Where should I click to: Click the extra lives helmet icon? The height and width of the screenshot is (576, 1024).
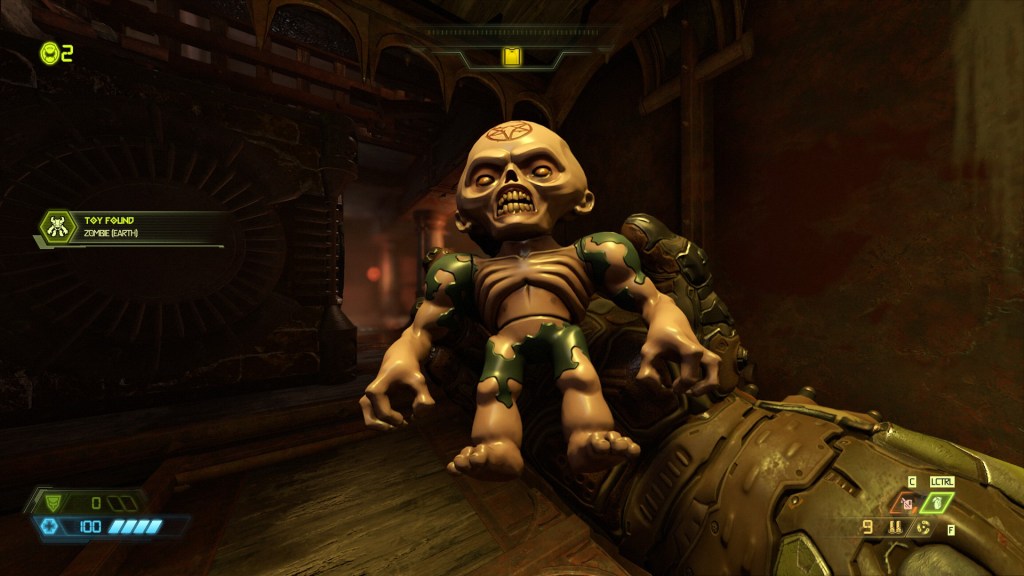point(49,53)
